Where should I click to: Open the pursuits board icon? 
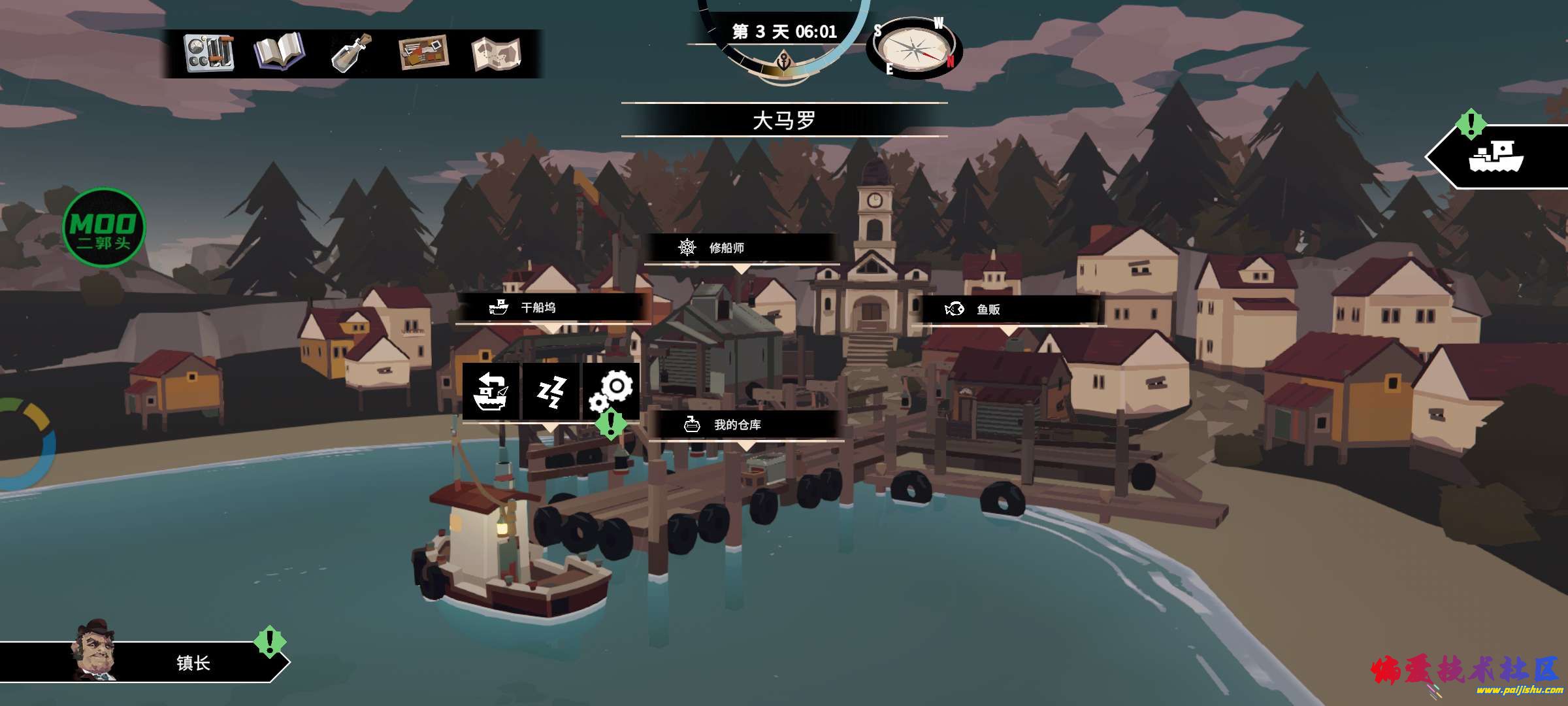(423, 53)
